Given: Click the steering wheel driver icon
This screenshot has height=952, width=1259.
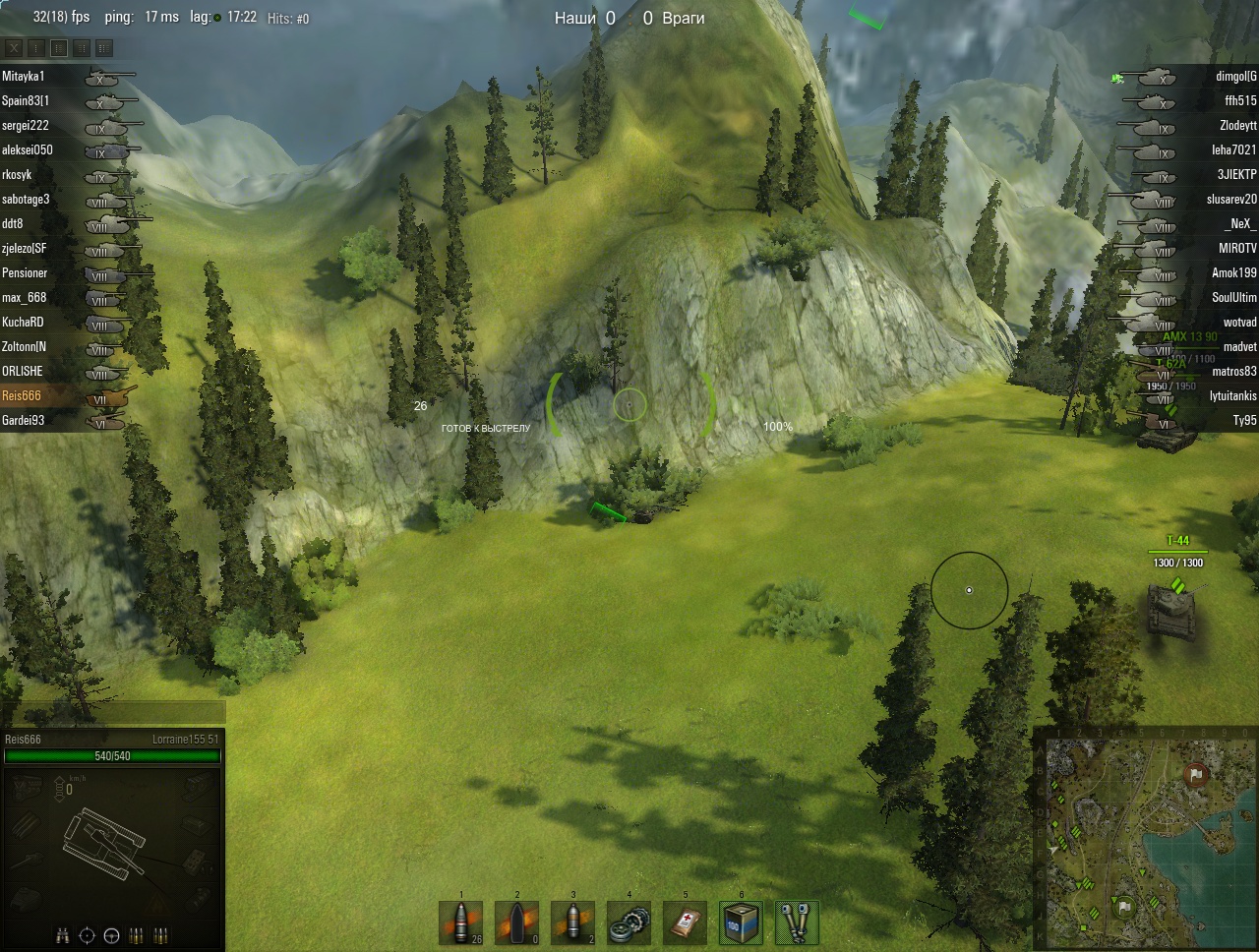Looking at the screenshot, I should pos(111,935).
